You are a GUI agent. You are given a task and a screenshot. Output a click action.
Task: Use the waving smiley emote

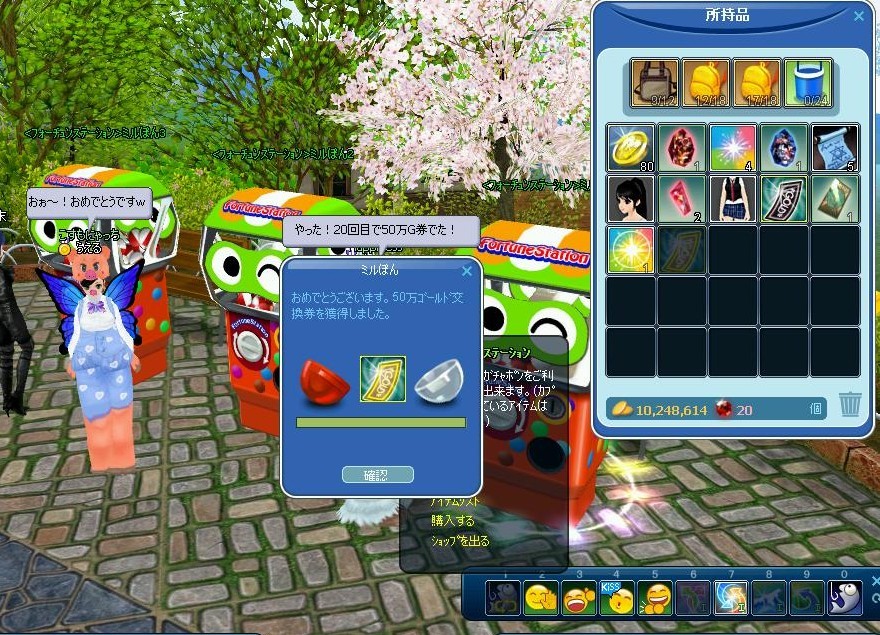pos(541,598)
